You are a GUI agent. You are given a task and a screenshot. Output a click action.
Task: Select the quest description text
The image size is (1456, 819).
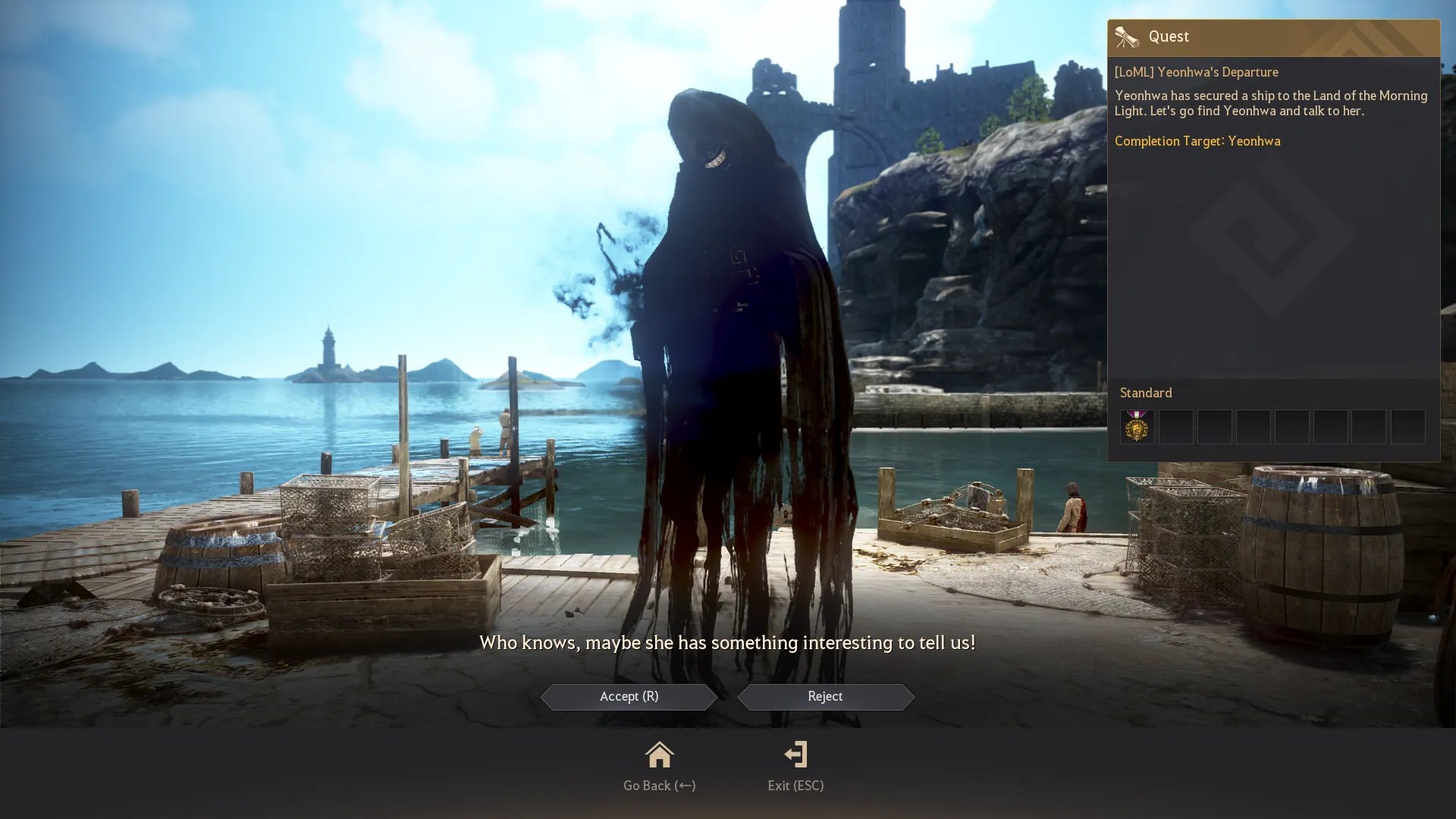point(1271,103)
